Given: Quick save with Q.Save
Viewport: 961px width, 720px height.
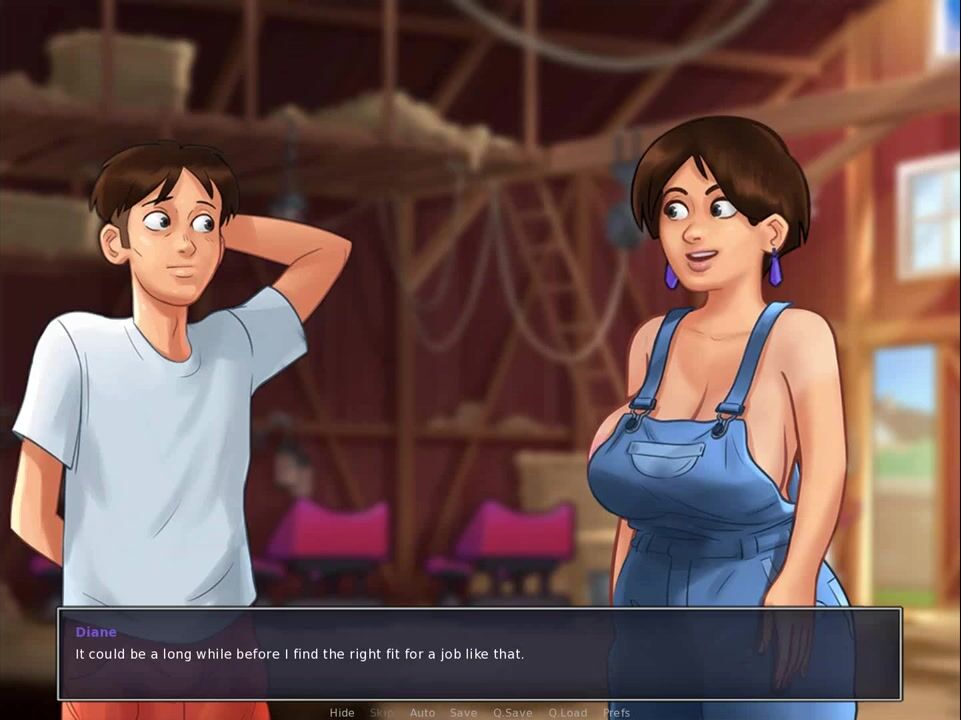Looking at the screenshot, I should click(x=512, y=713).
